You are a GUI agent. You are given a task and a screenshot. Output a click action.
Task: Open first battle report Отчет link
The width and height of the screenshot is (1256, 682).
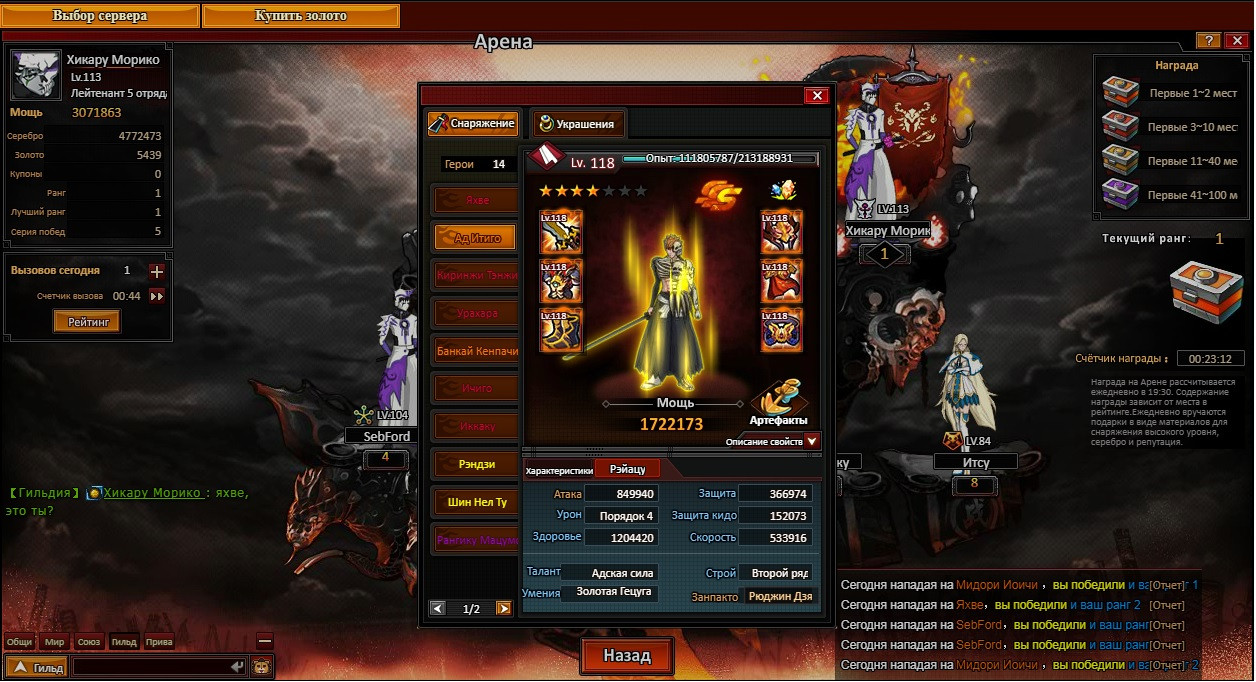(x=1167, y=585)
